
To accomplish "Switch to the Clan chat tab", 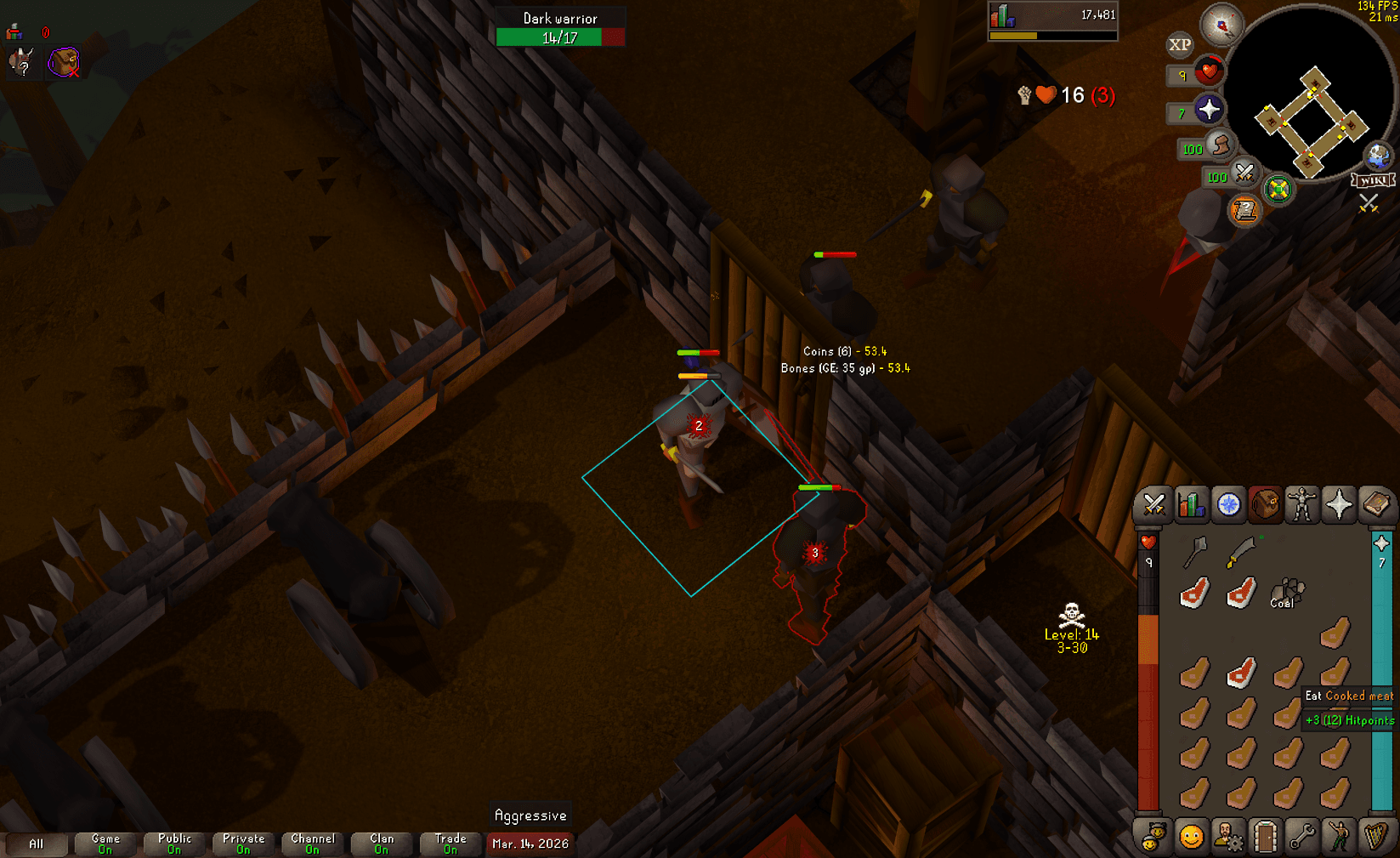I will tap(381, 842).
